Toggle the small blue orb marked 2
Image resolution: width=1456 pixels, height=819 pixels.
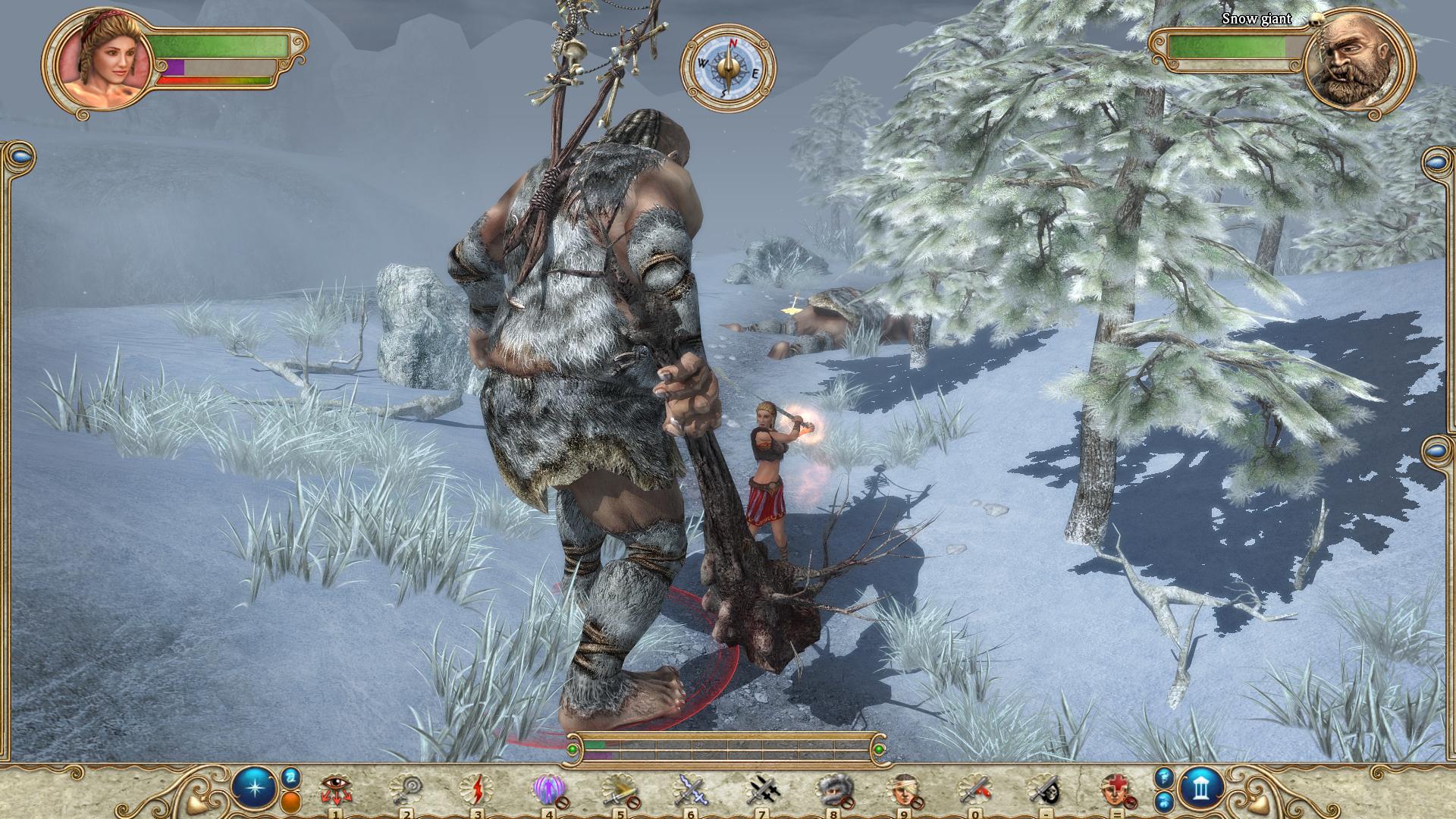point(291,778)
